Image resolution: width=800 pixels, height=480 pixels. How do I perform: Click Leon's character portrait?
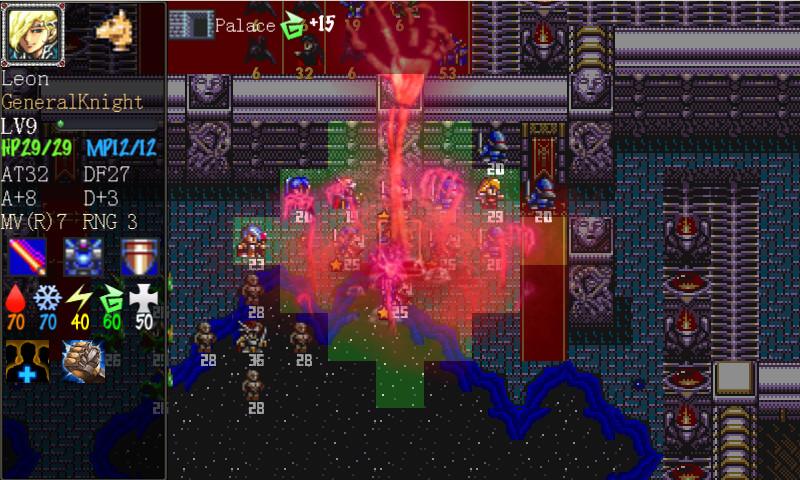pyautogui.click(x=33, y=34)
